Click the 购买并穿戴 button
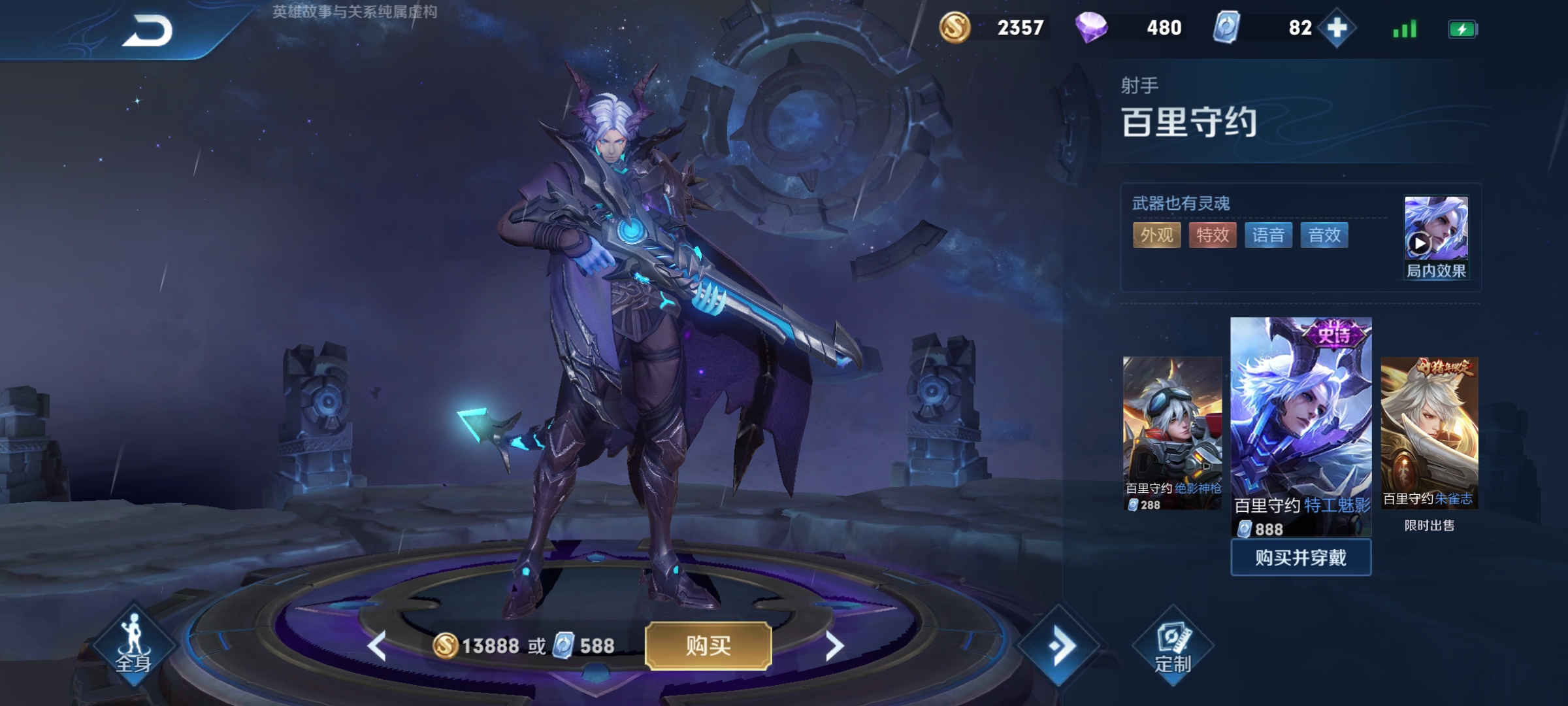This screenshot has height=706, width=1568. click(1300, 558)
